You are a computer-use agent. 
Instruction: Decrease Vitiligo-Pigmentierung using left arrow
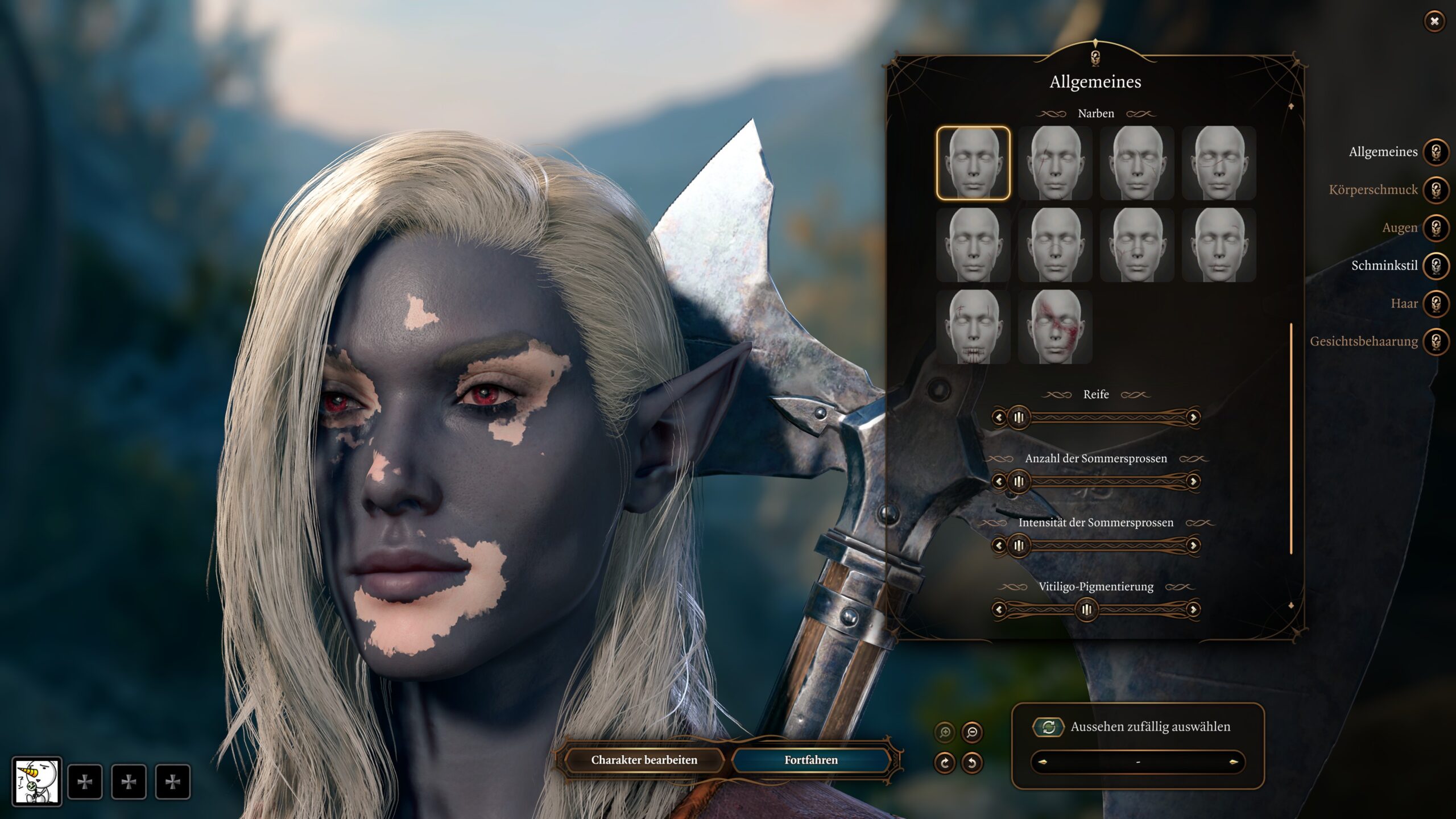click(x=999, y=610)
